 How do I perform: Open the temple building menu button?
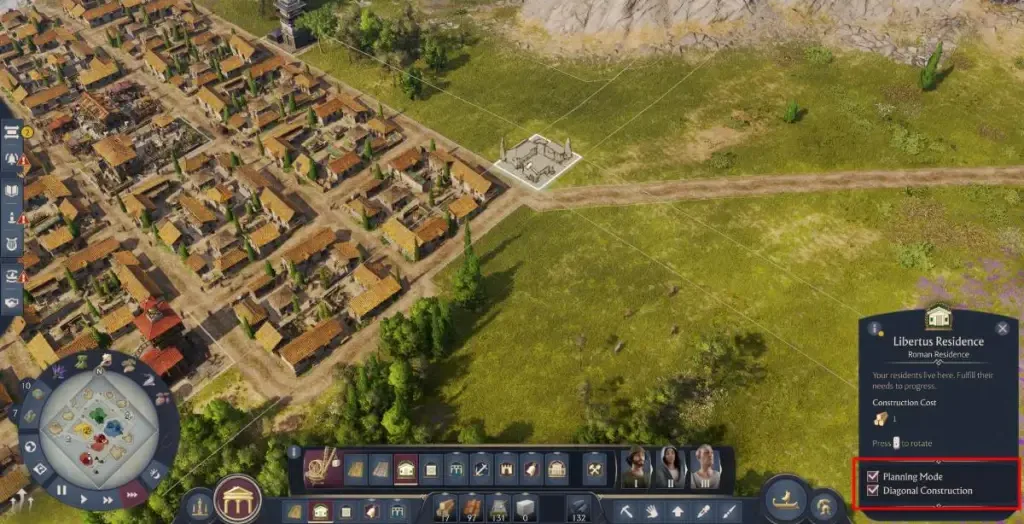pos(238,499)
